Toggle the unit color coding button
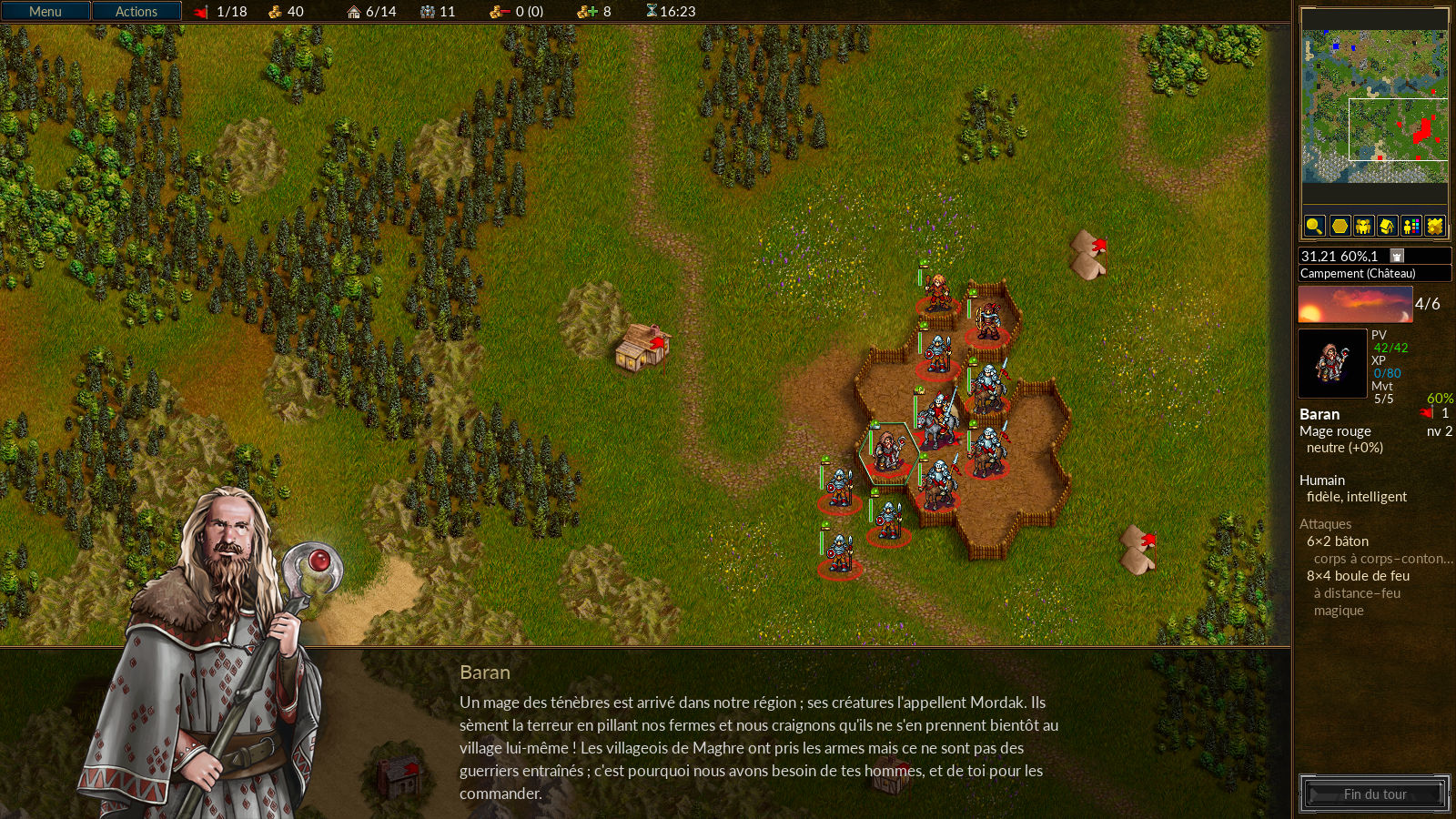The height and width of the screenshot is (819, 1456). [x=1411, y=226]
